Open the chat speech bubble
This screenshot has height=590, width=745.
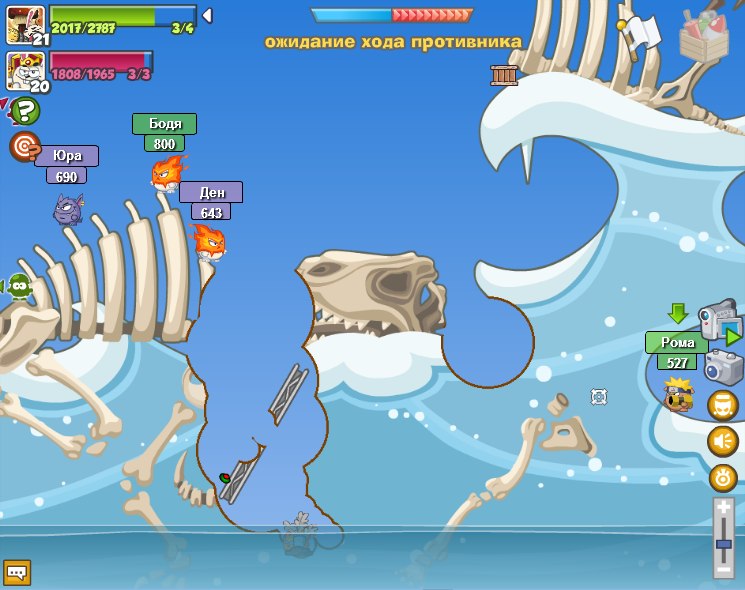(x=17, y=572)
